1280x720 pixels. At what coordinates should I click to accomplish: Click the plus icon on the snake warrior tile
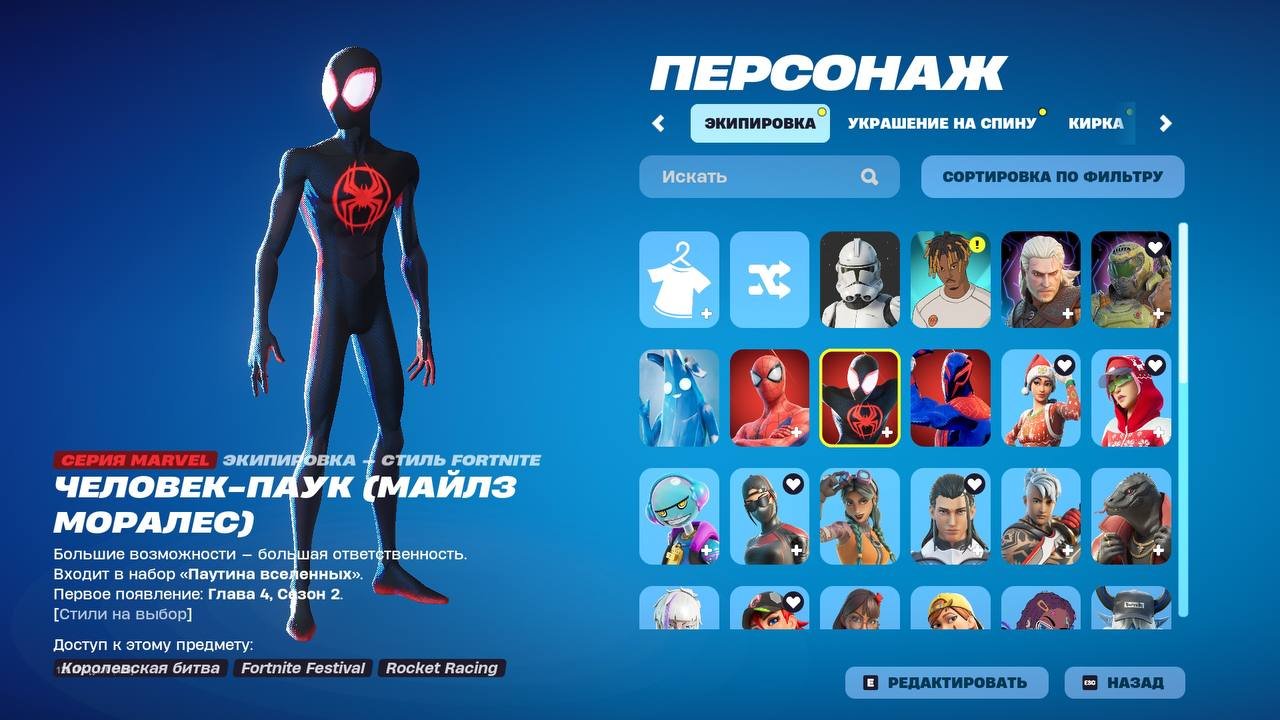coord(1160,551)
